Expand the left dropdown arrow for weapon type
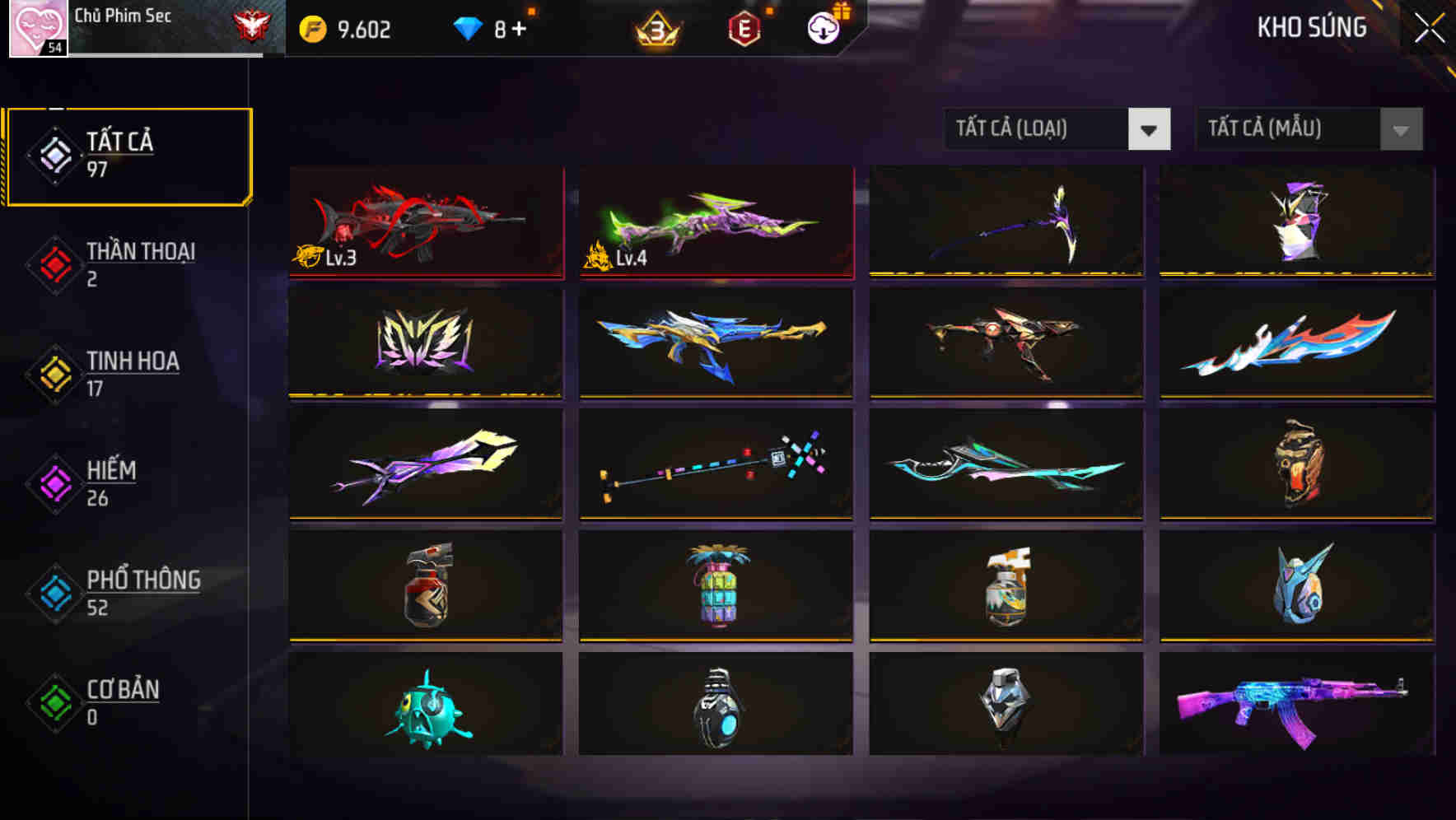Screen dimensions: 1456x820 (x=1150, y=130)
